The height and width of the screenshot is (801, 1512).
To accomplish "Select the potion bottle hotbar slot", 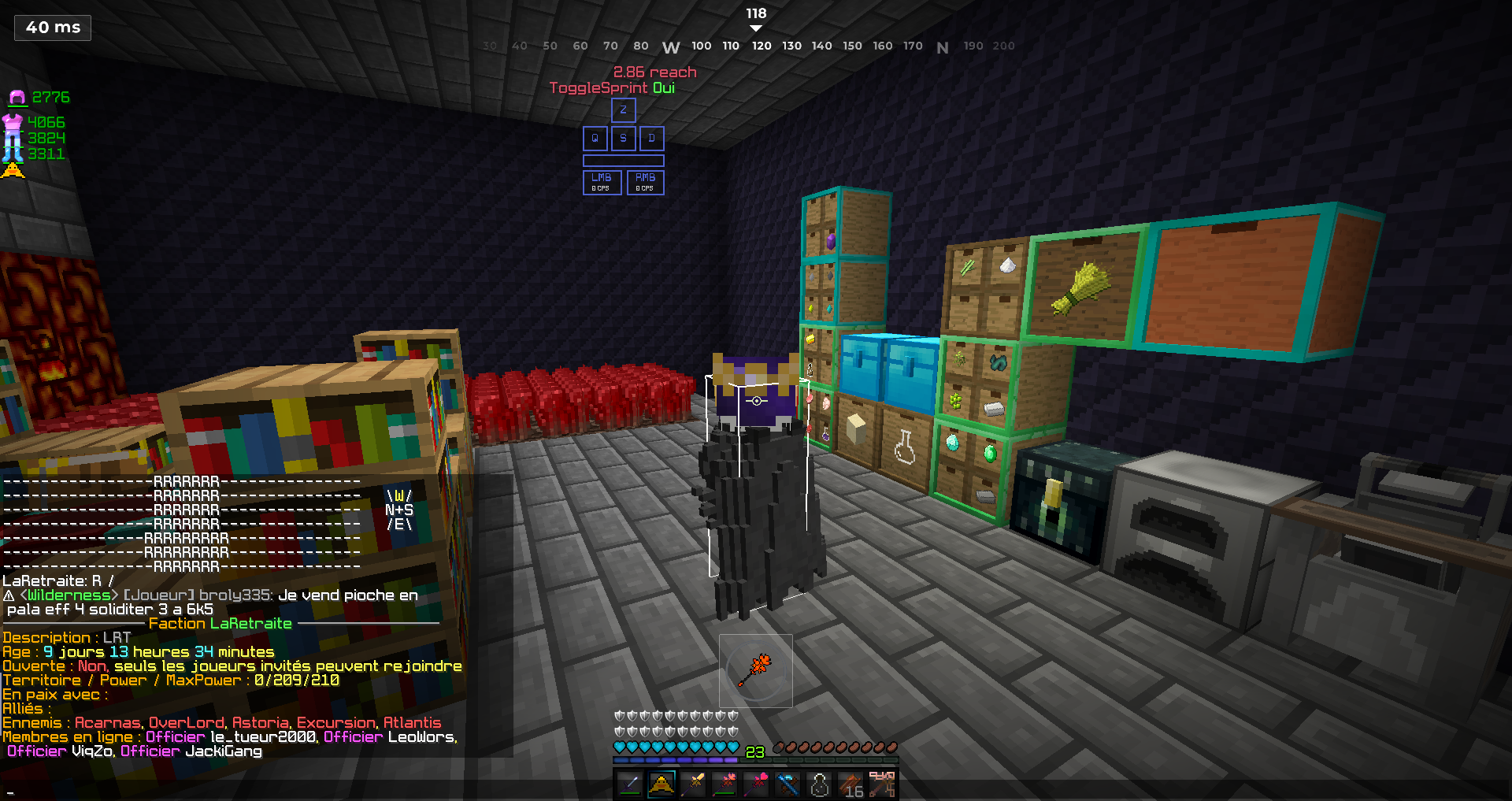I will pos(819,784).
